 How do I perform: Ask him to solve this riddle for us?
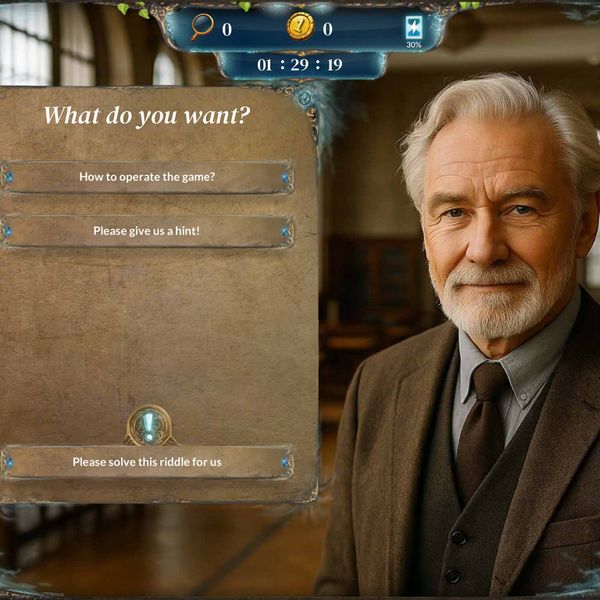(x=147, y=462)
